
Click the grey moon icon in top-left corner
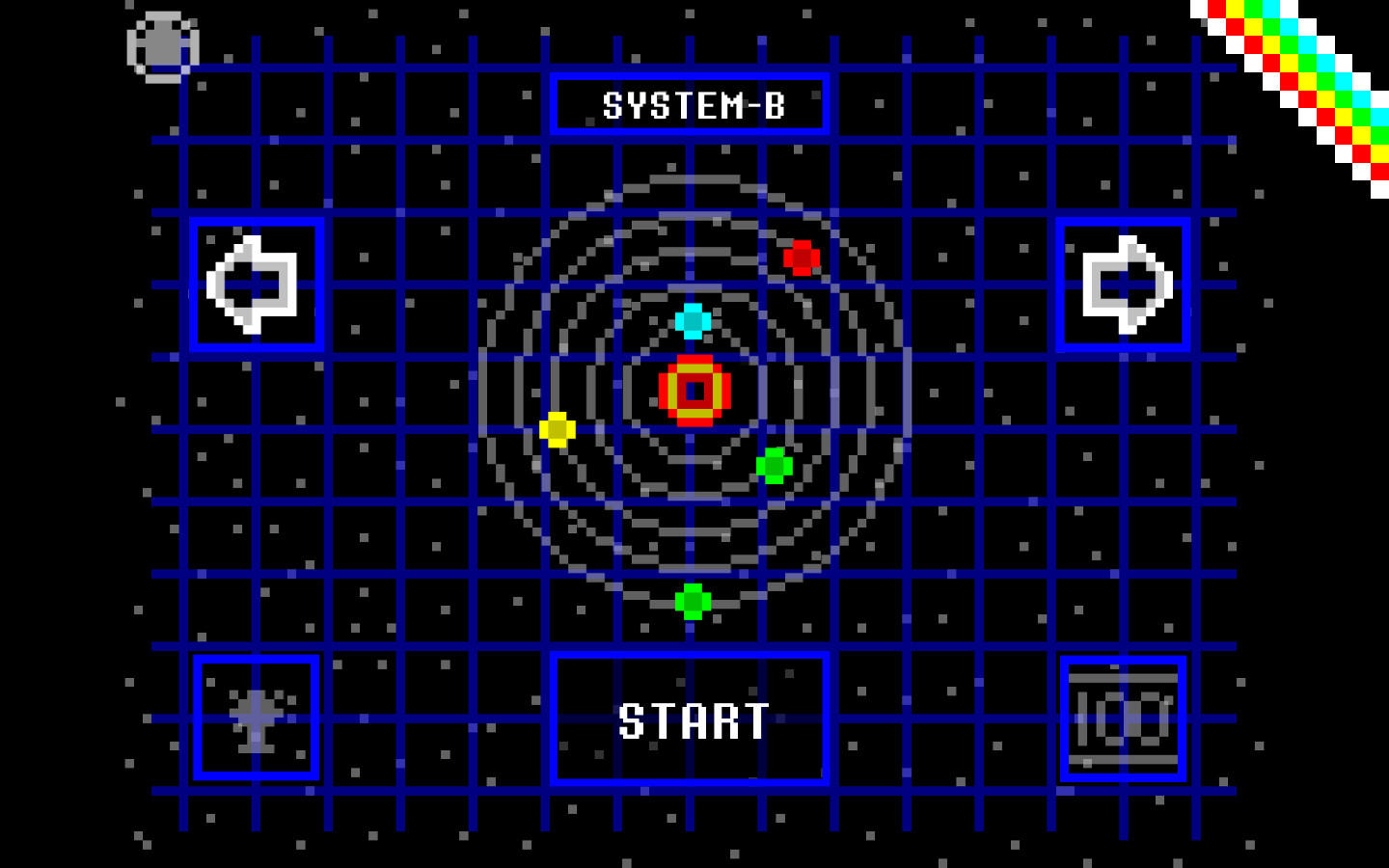pos(164,45)
